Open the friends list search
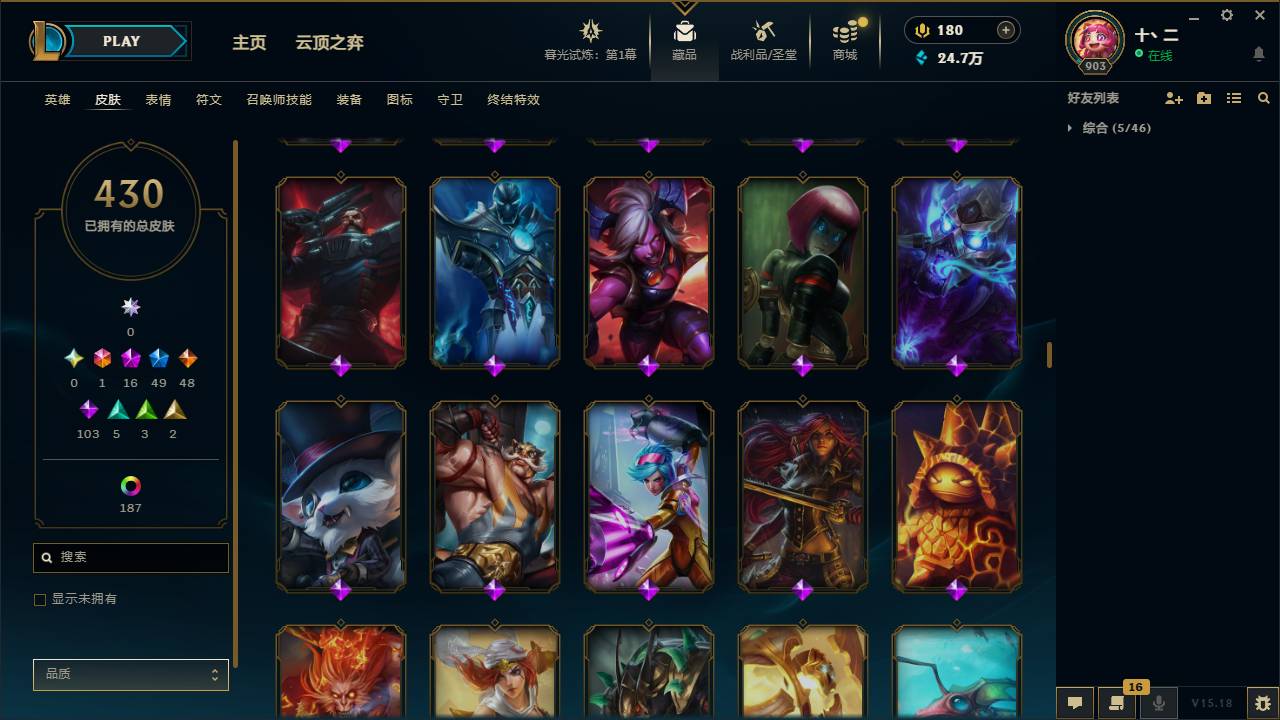This screenshot has width=1280, height=720. pyautogui.click(x=1264, y=97)
